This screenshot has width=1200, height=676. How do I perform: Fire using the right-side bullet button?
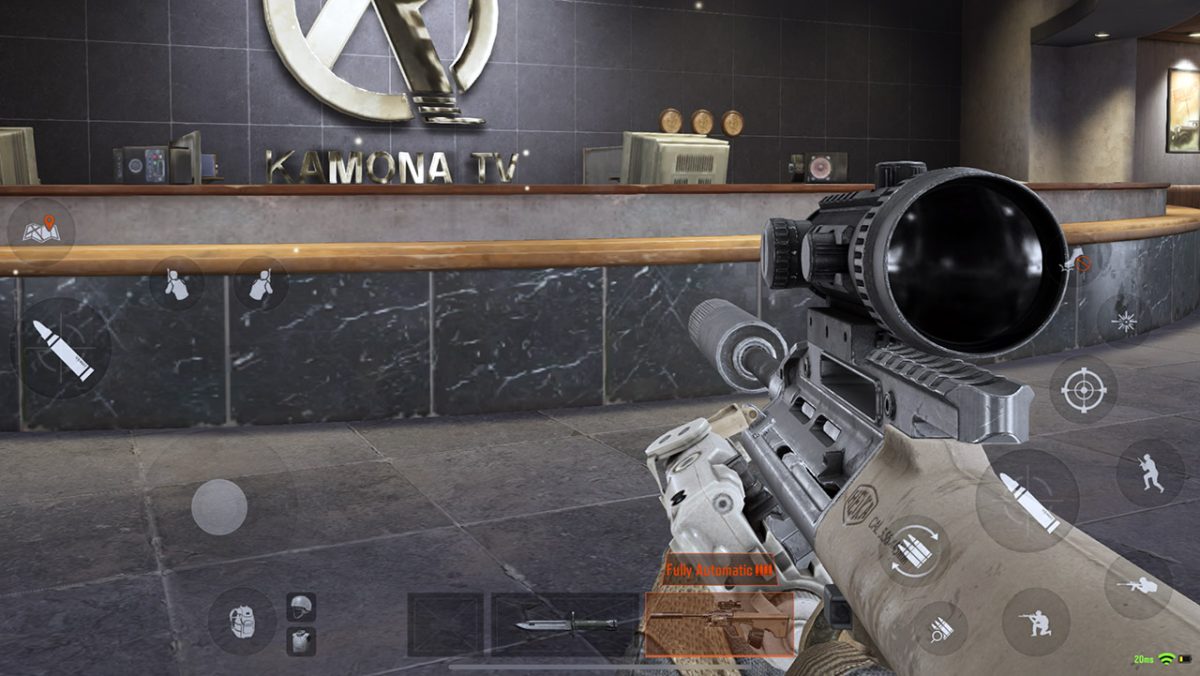point(1027,499)
